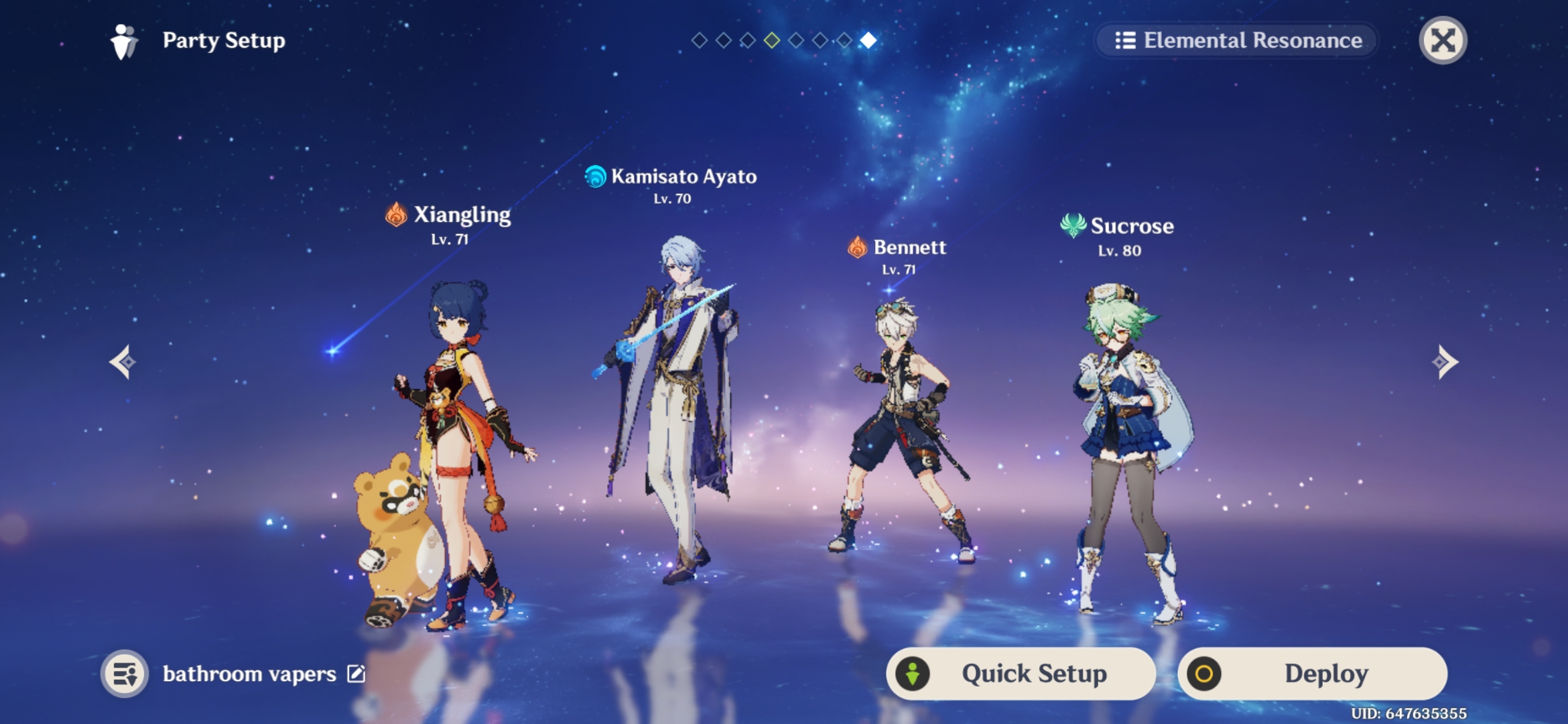Open Quick Setup for the party

coord(1021,674)
